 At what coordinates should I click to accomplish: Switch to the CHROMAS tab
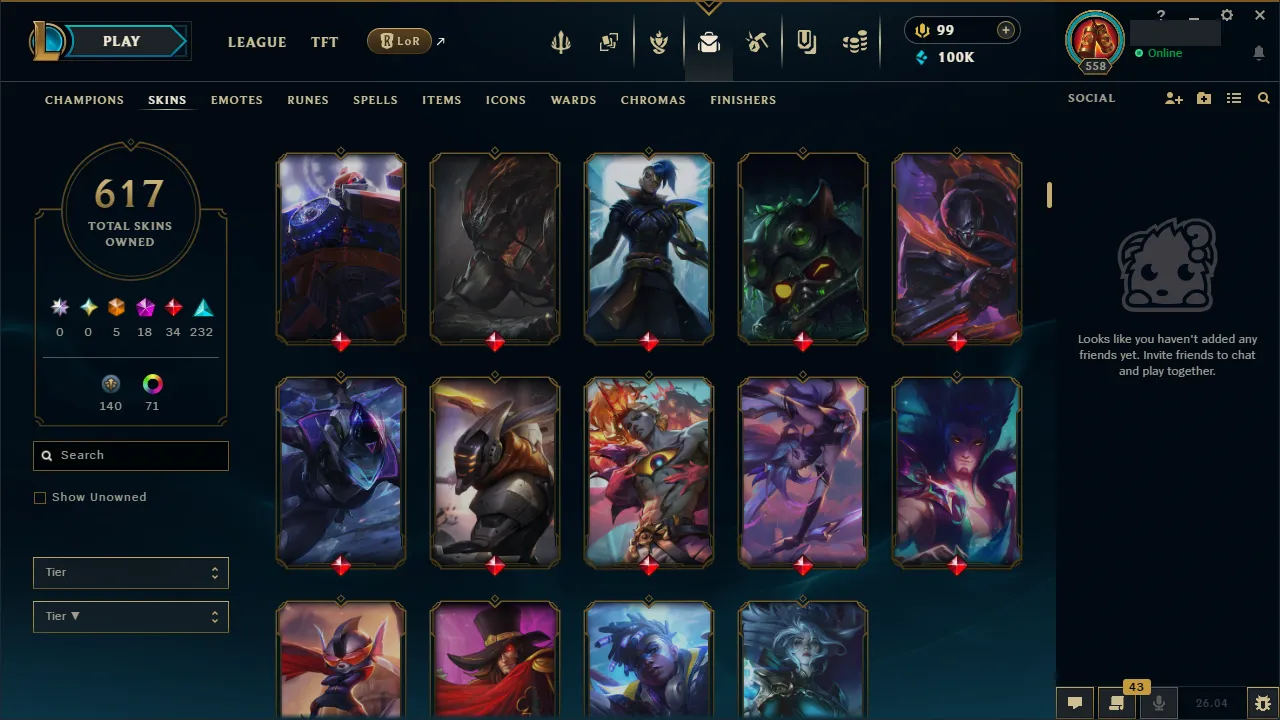click(653, 100)
